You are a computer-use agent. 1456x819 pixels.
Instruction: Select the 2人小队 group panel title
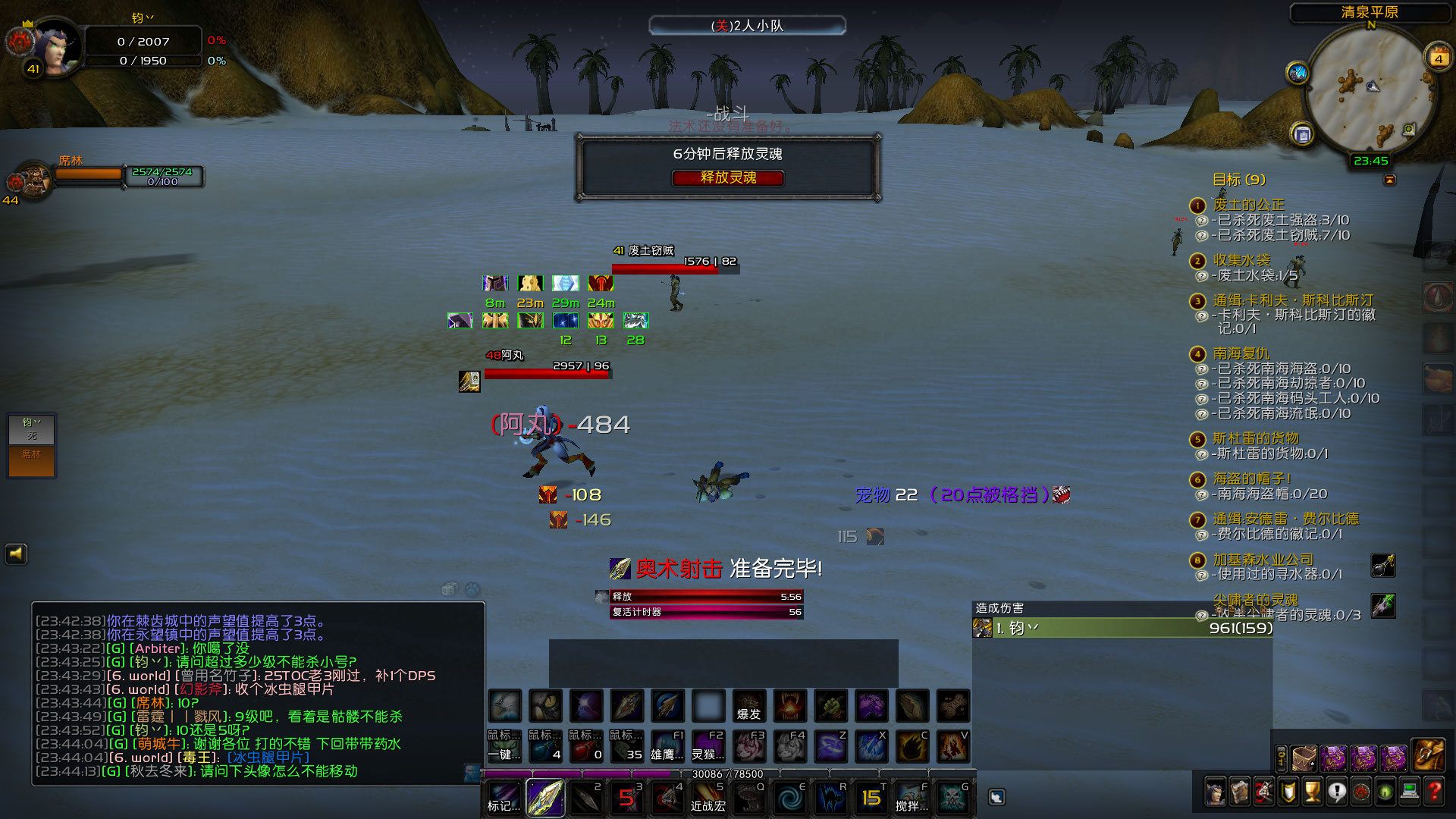(x=758, y=25)
